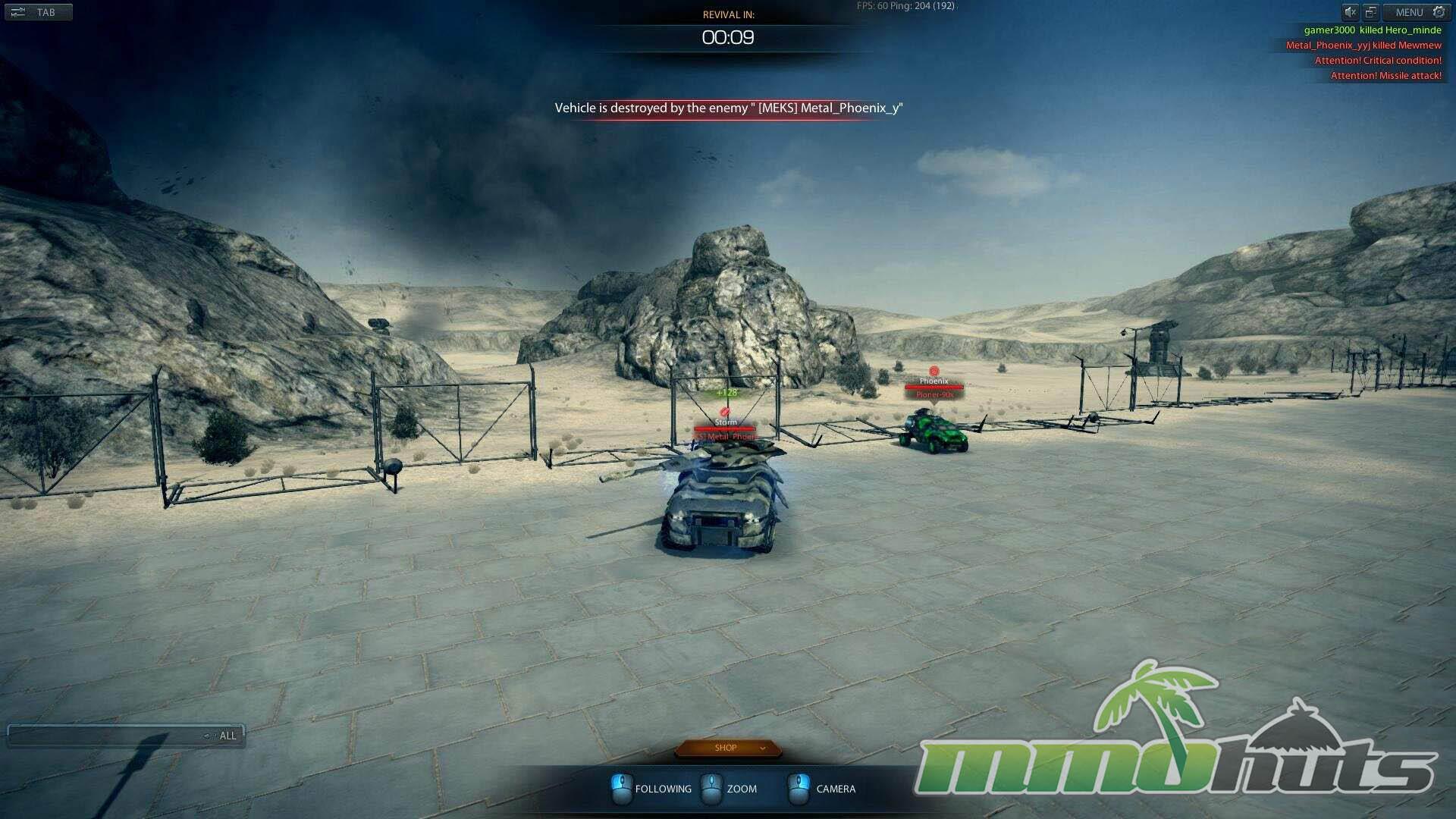
Task: Open the orange SHOP panel
Action: click(x=727, y=748)
